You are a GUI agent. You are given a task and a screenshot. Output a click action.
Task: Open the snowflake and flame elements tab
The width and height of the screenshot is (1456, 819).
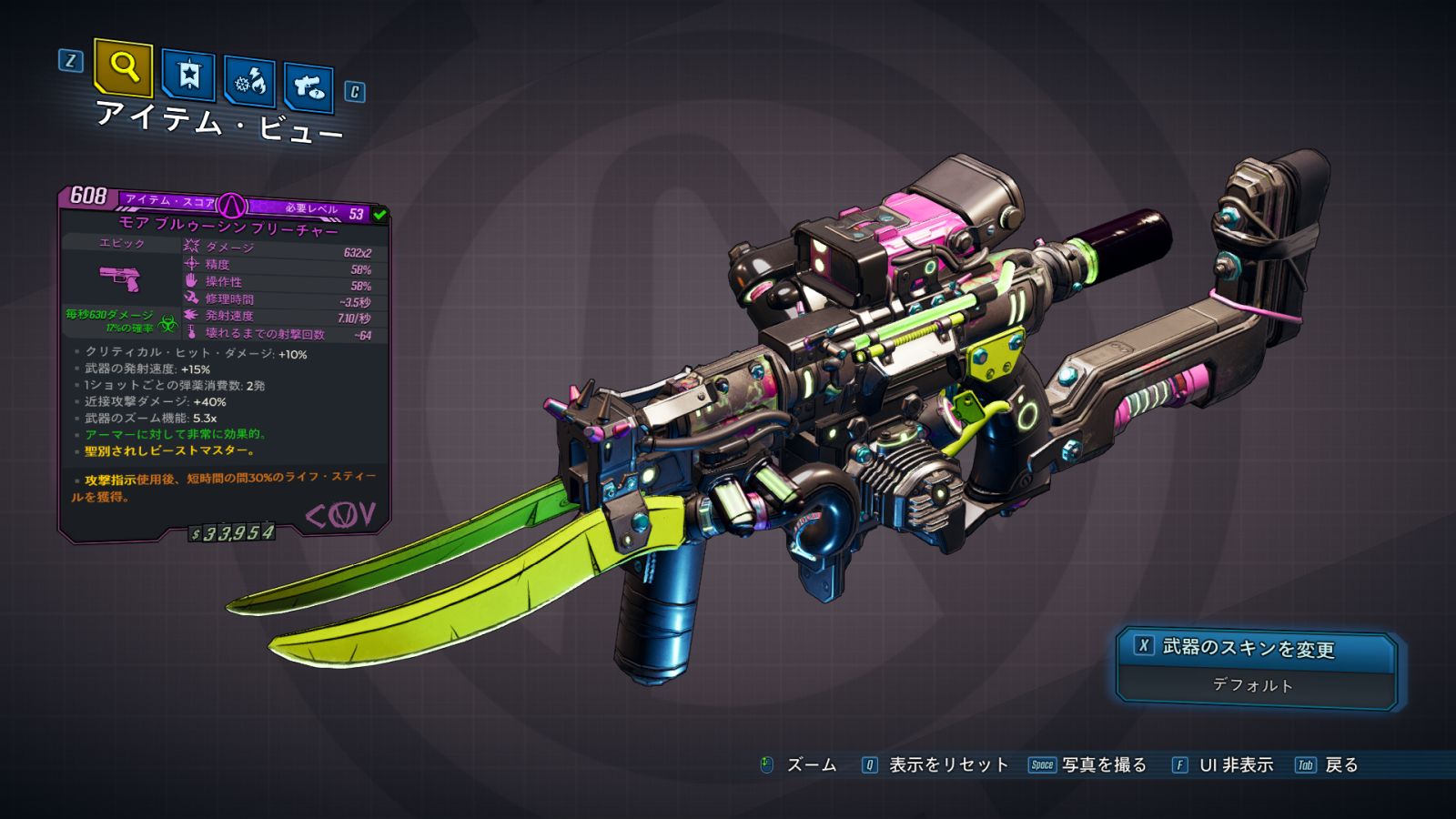click(x=249, y=83)
